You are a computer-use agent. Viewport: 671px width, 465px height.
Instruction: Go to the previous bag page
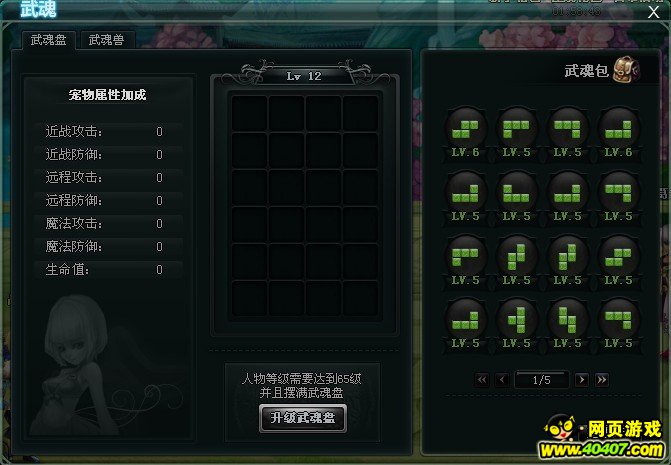502,380
